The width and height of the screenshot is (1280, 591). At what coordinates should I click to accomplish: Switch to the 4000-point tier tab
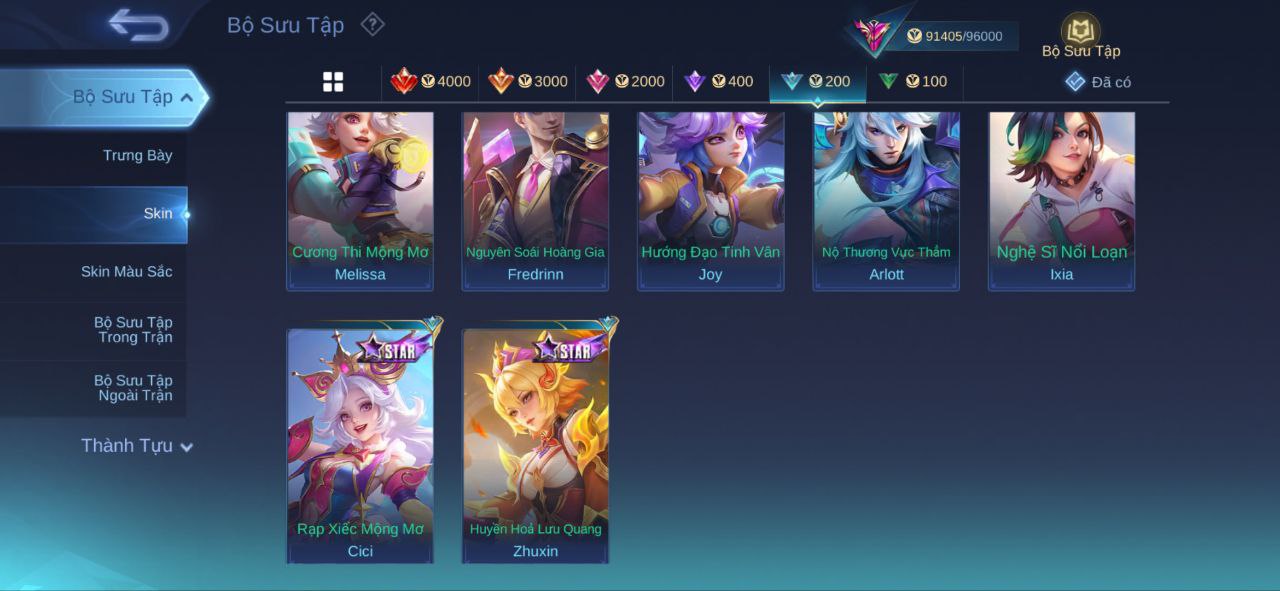tap(431, 82)
